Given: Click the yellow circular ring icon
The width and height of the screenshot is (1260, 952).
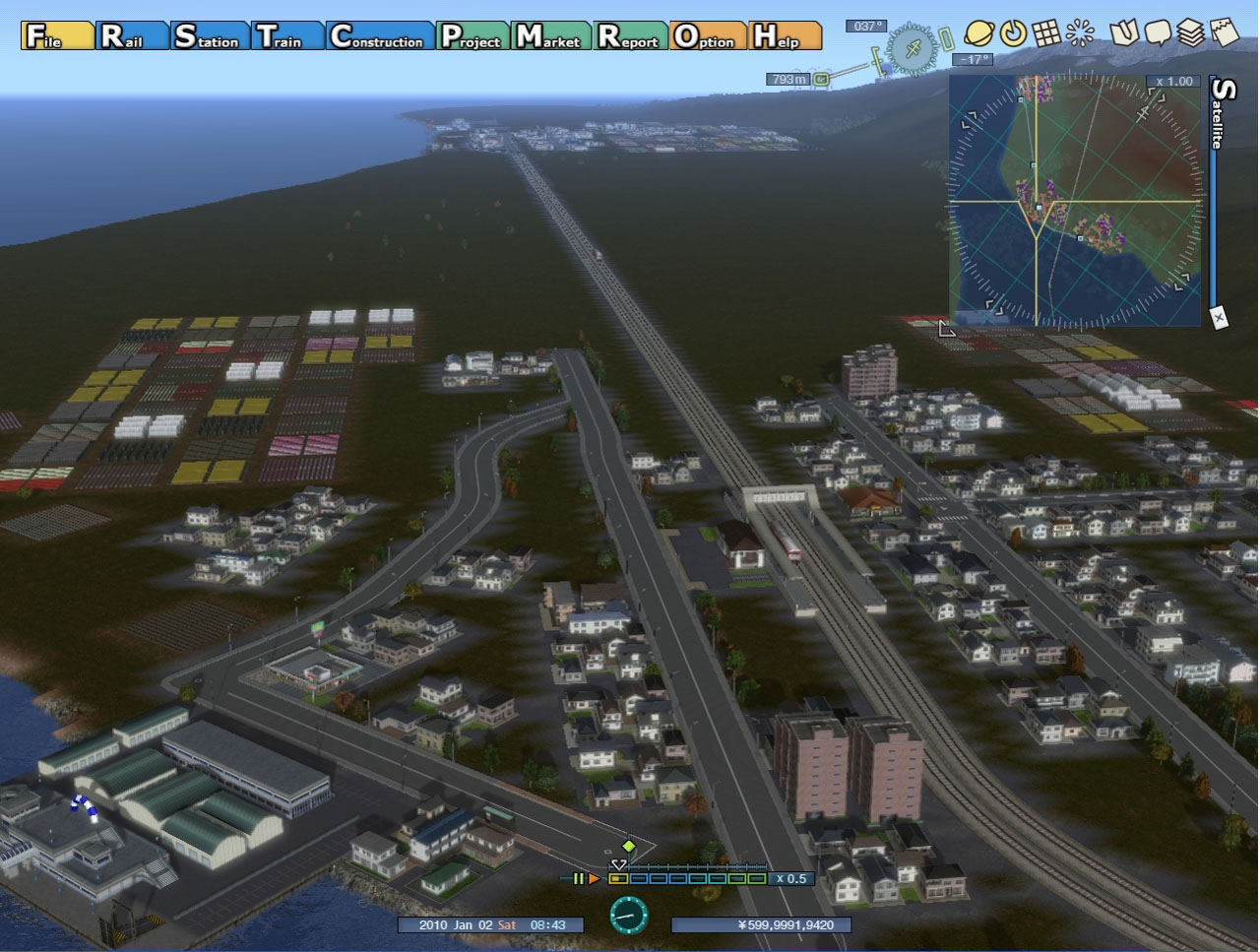Looking at the screenshot, I should click(x=1013, y=33).
